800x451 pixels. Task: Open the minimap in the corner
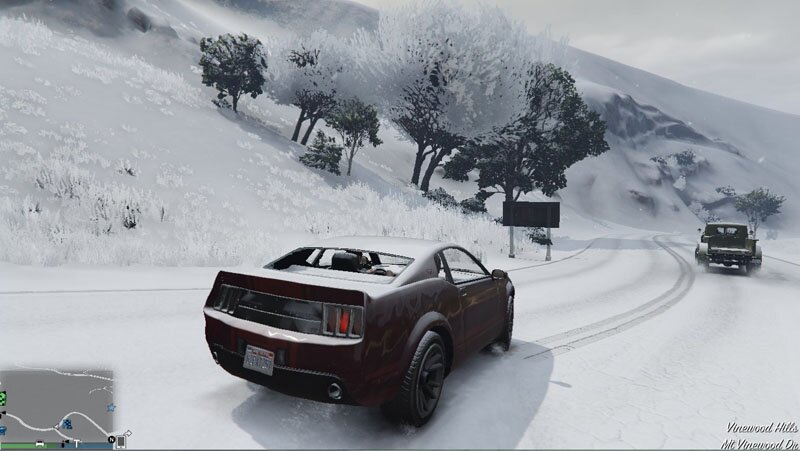pos(57,403)
